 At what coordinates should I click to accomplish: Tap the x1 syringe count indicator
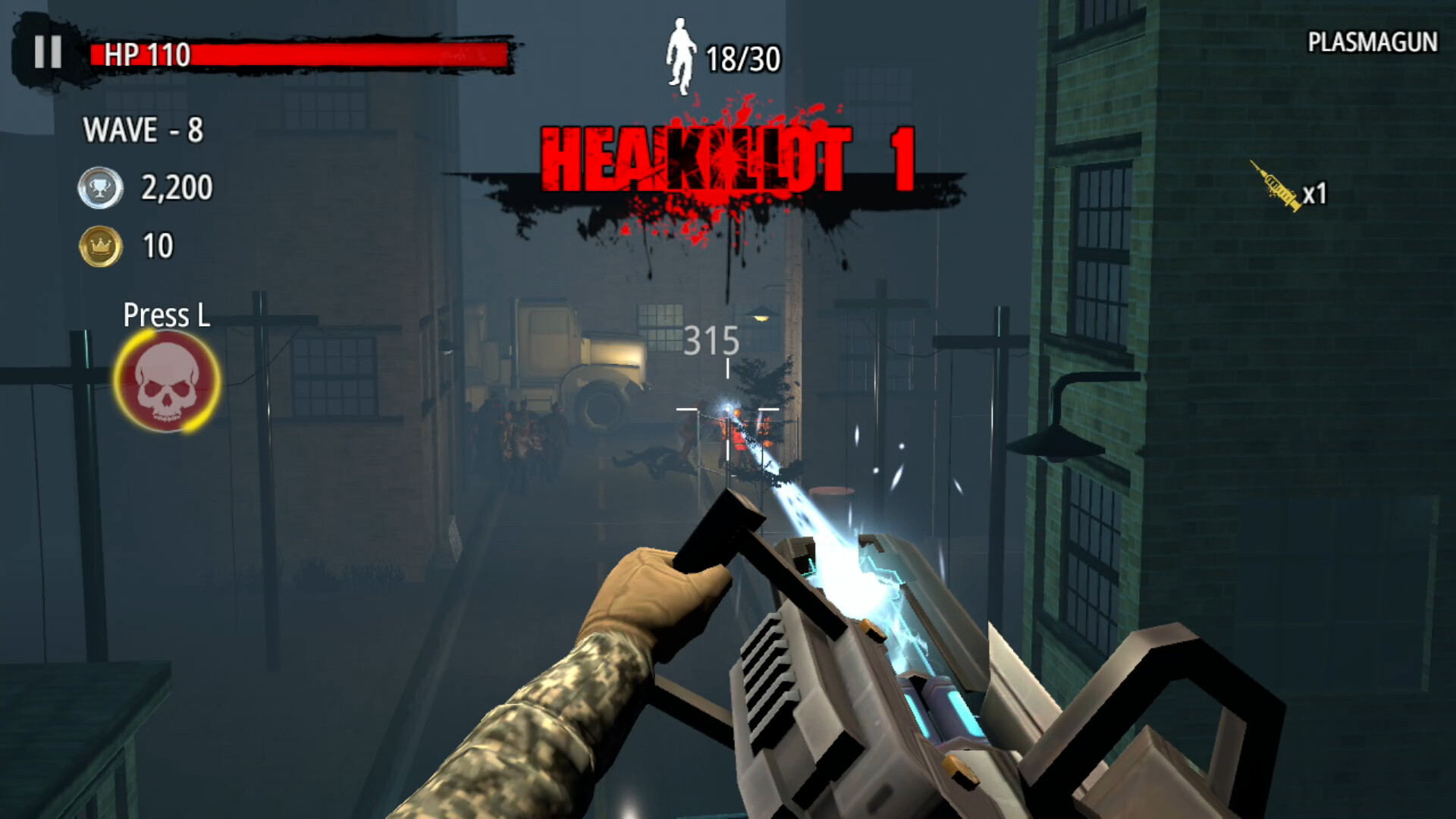(x=1317, y=196)
